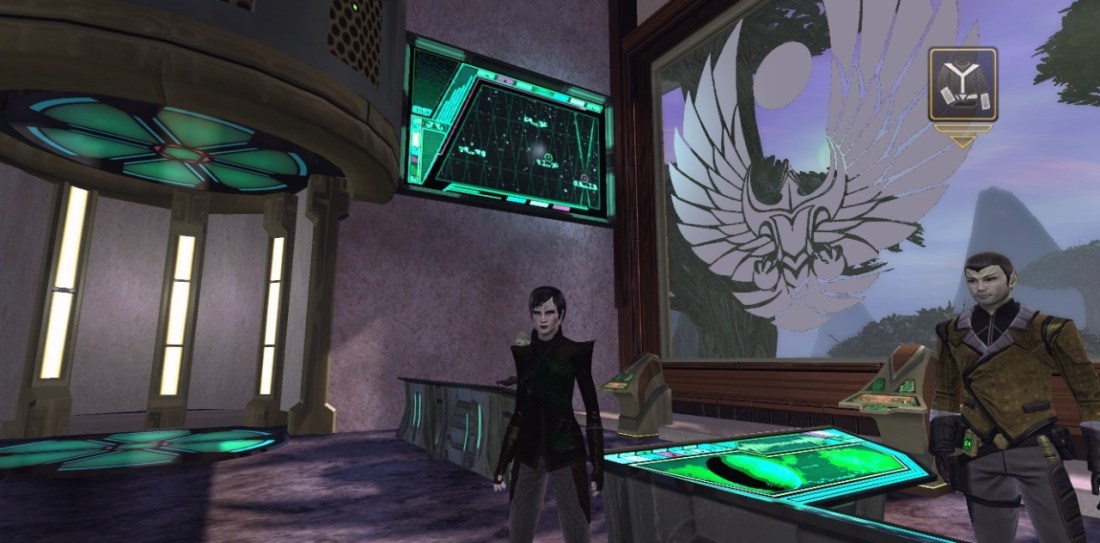Screen dimensions: 1100x543
Task: Click the tailor uniform icon above the NPC
Action: click(x=962, y=86)
